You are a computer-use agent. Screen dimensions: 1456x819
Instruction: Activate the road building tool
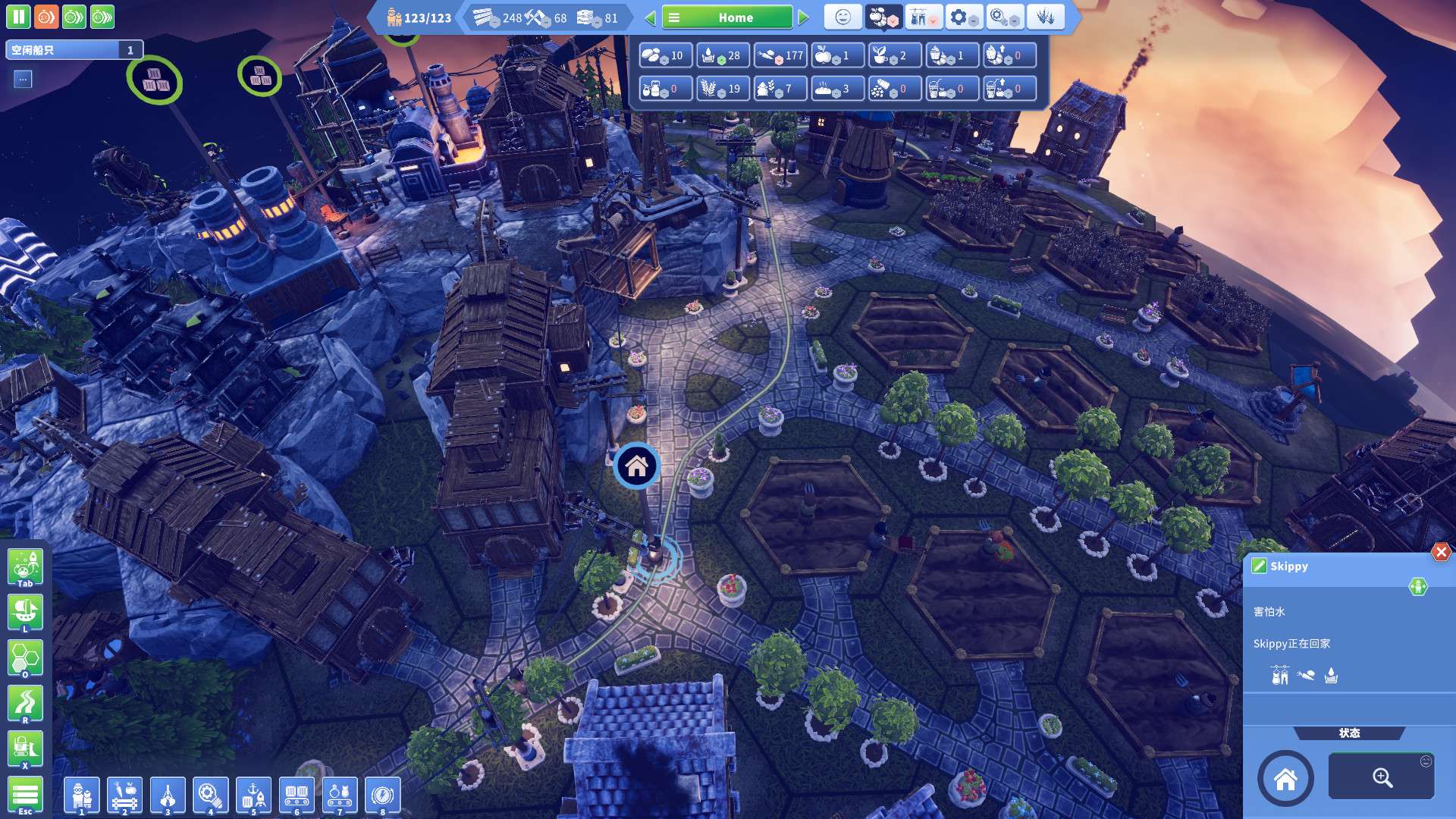pos(25,703)
